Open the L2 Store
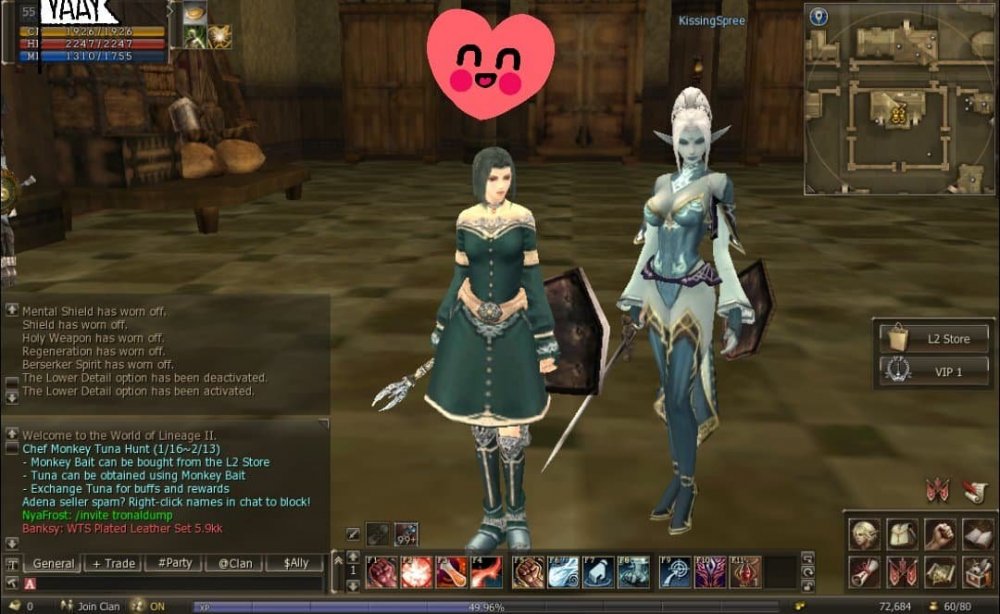This screenshot has width=1000, height=614. coord(934,338)
